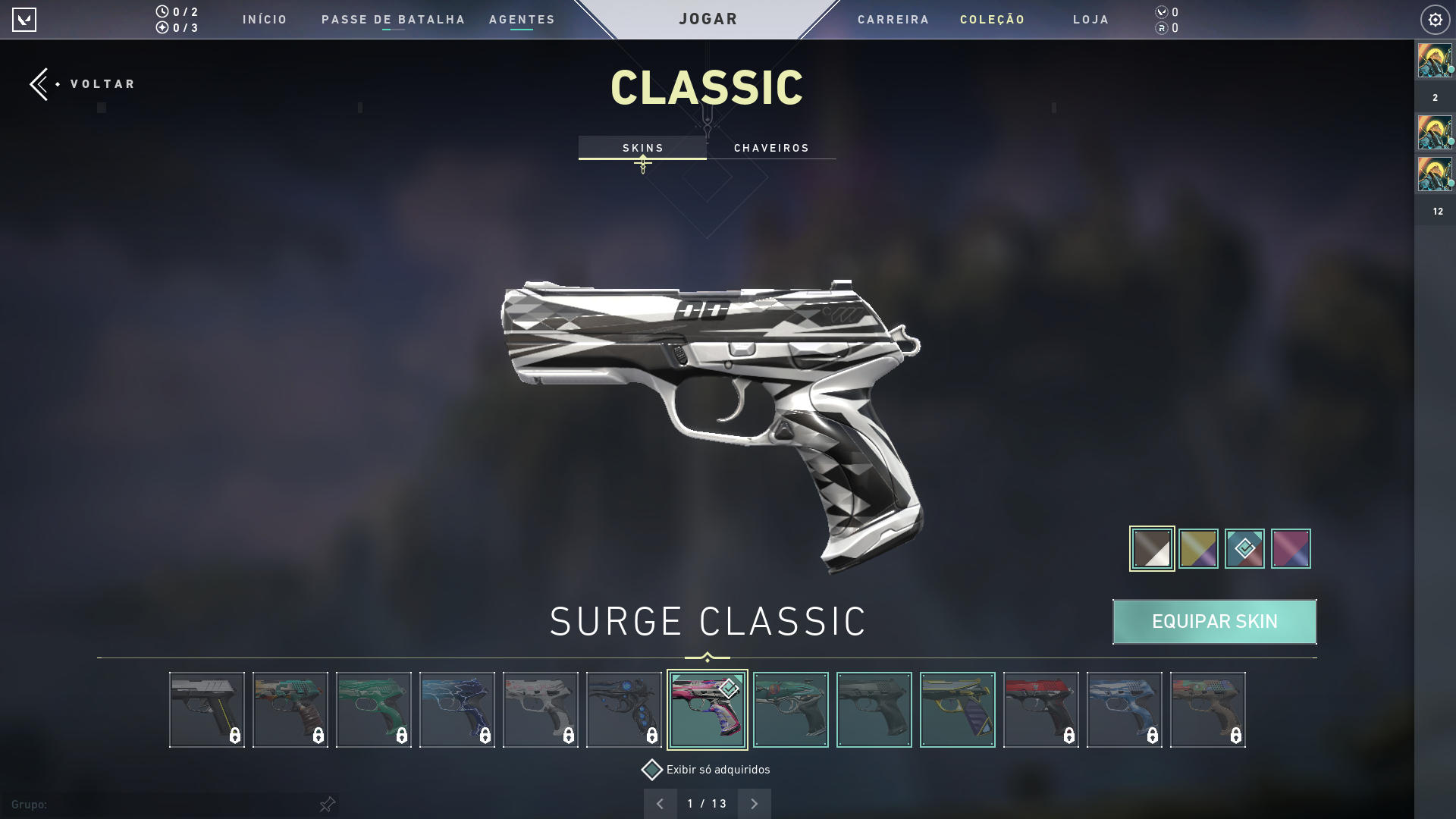Go to the previous page of skins
Viewport: 1456px width, 819px height.
661,802
